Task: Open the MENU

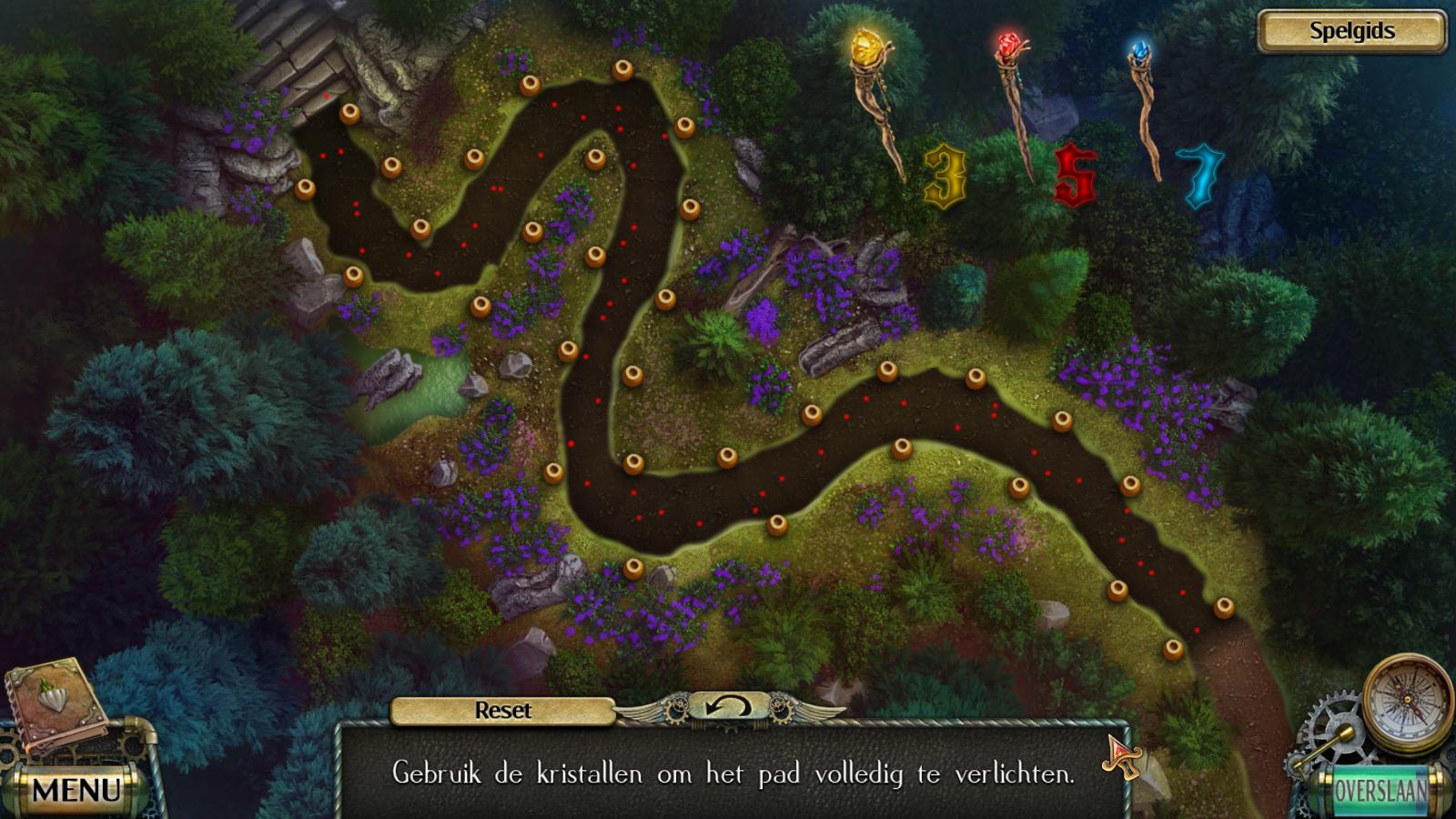Action: pos(76,789)
